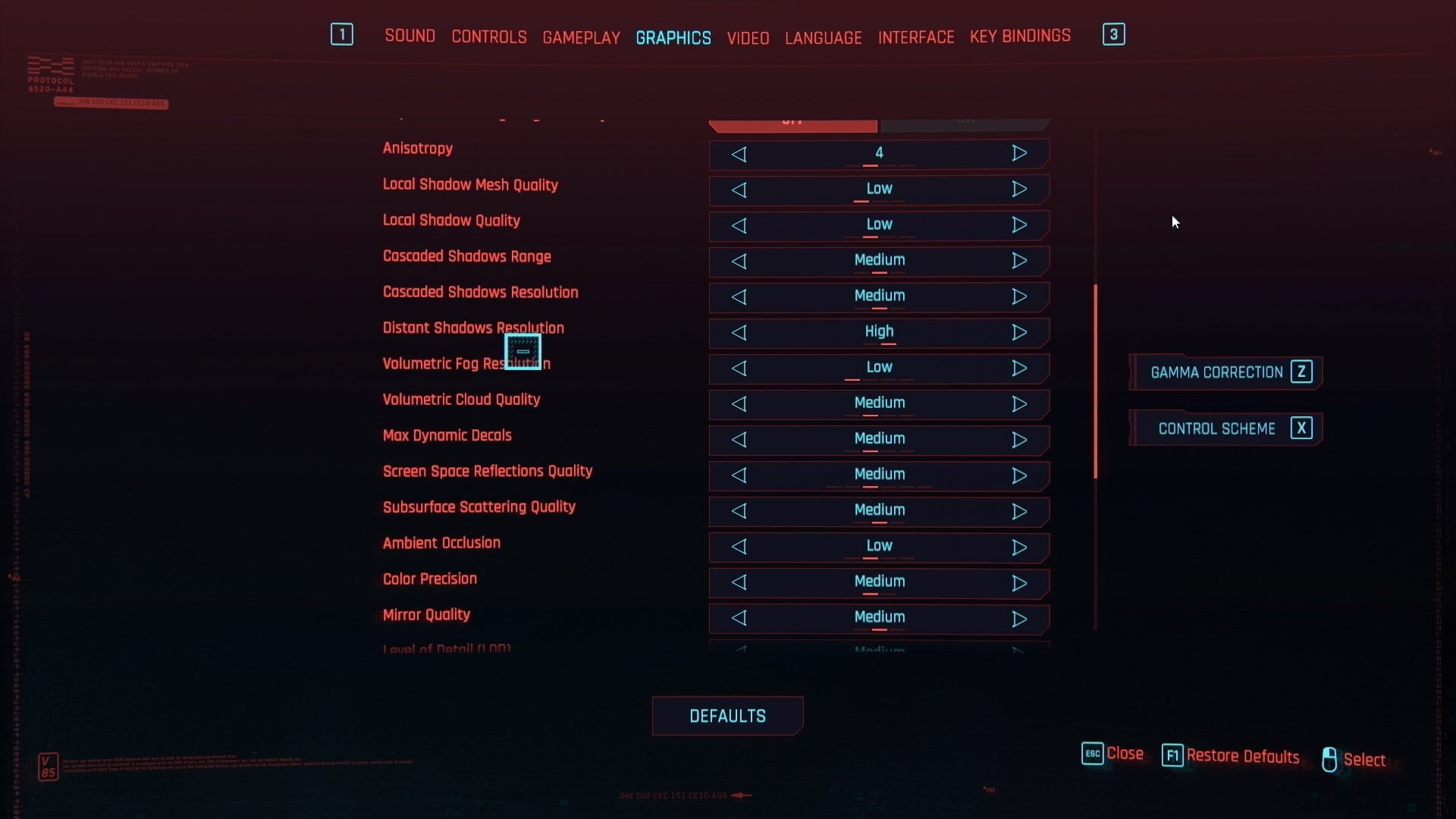1456x819 pixels.
Task: Open the Control Scheme panel
Action: 1225,428
